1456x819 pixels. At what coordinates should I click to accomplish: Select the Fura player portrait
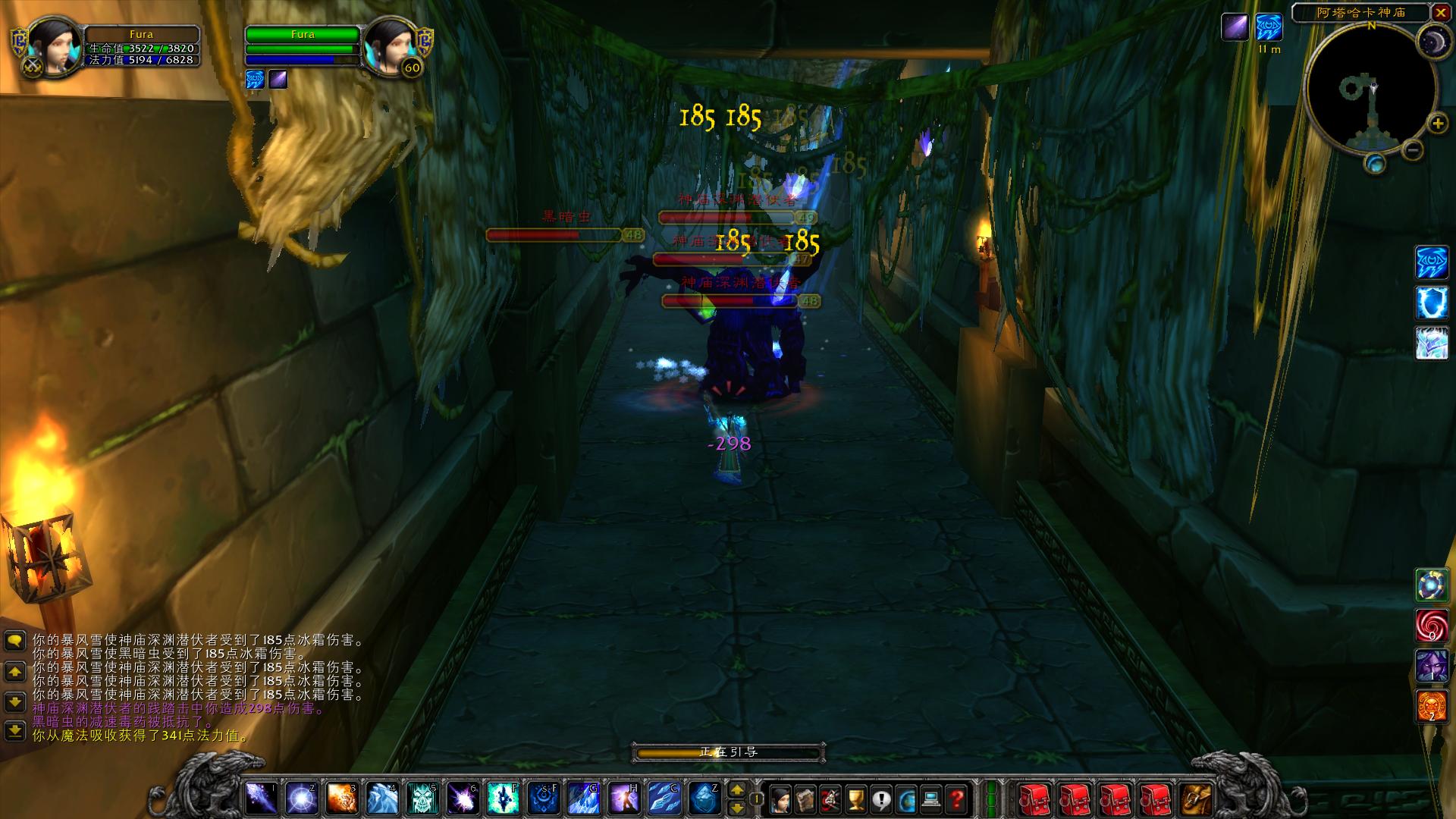click(53, 47)
